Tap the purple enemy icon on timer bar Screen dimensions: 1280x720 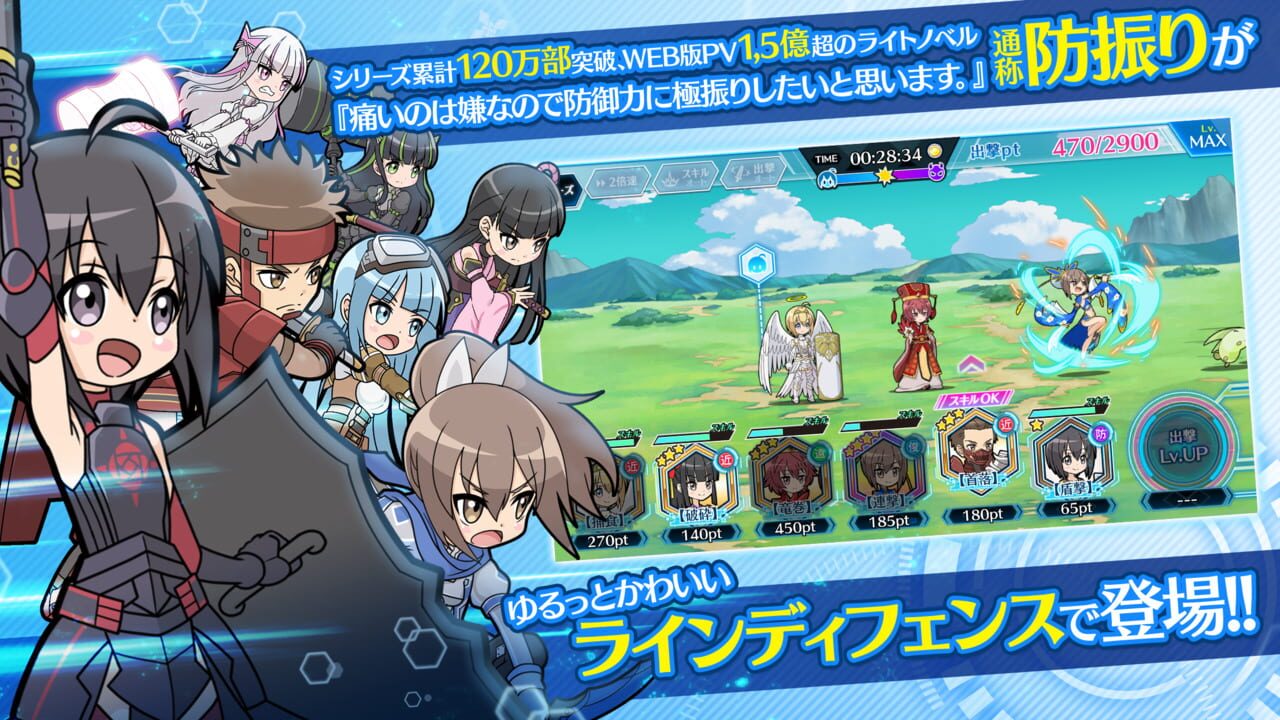click(x=936, y=175)
